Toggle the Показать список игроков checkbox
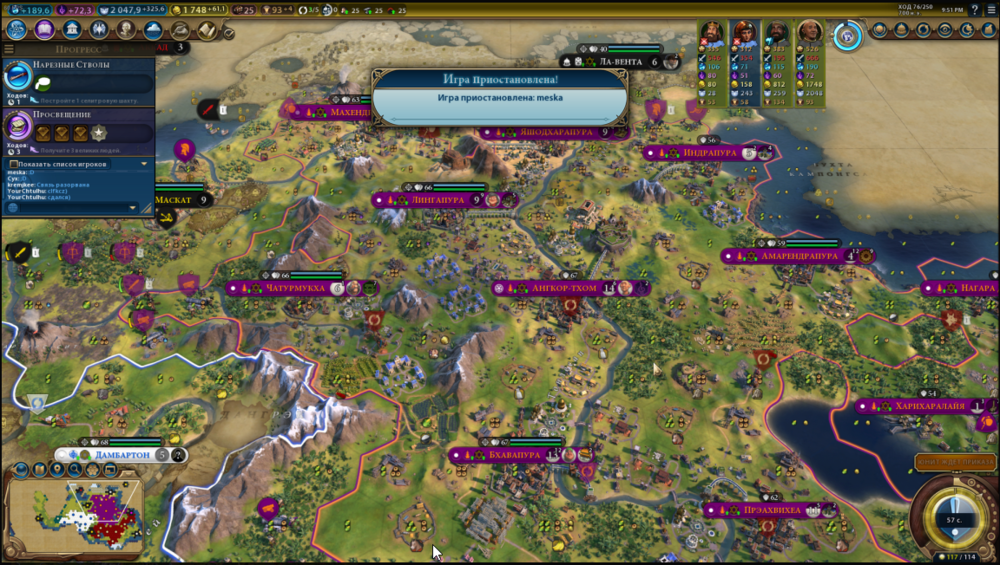 pyautogui.click(x=13, y=164)
